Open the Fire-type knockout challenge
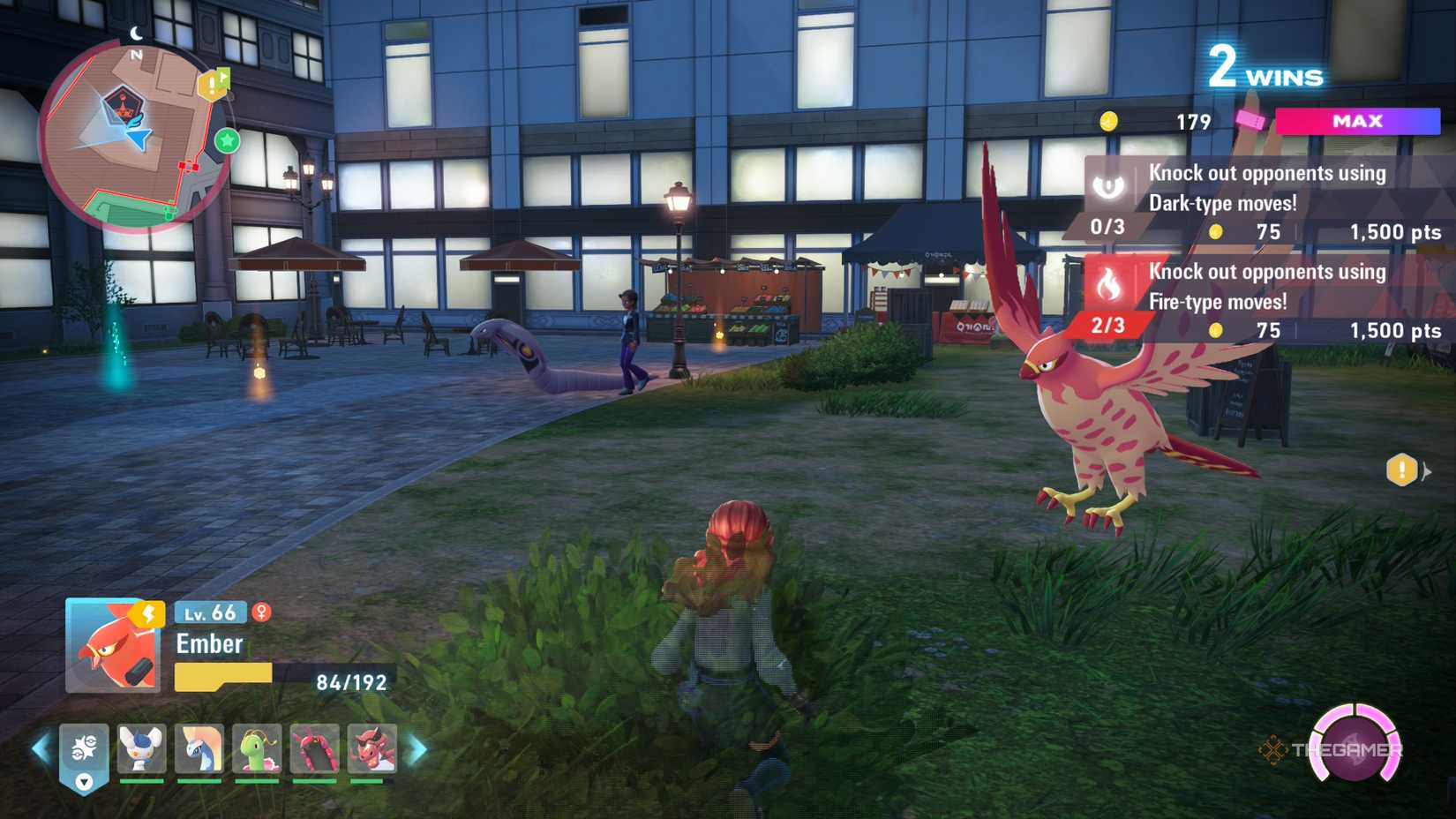Screen dimensions: 1456x819 coord(1267,300)
